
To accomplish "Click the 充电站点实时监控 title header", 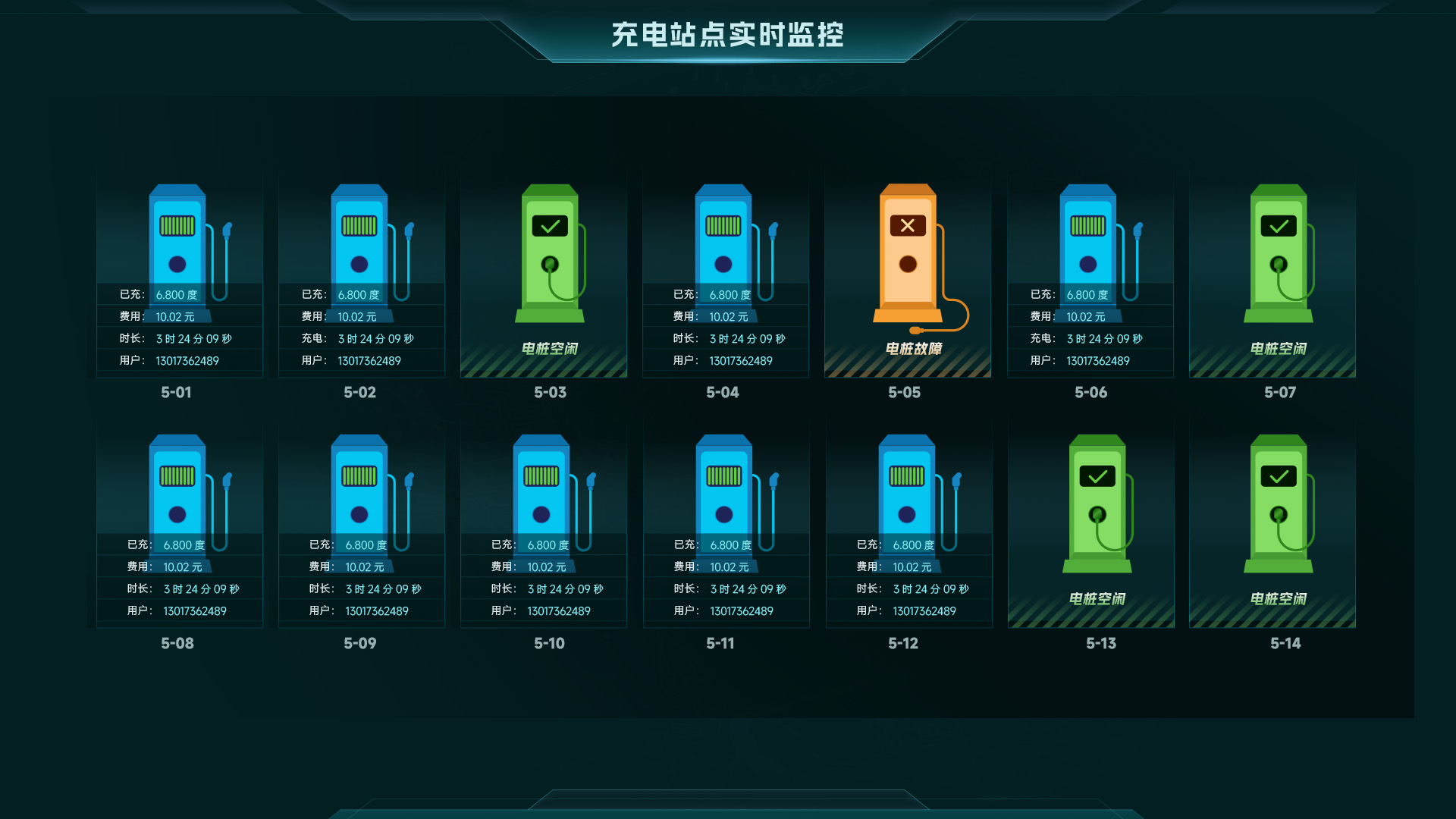I will pos(728,35).
